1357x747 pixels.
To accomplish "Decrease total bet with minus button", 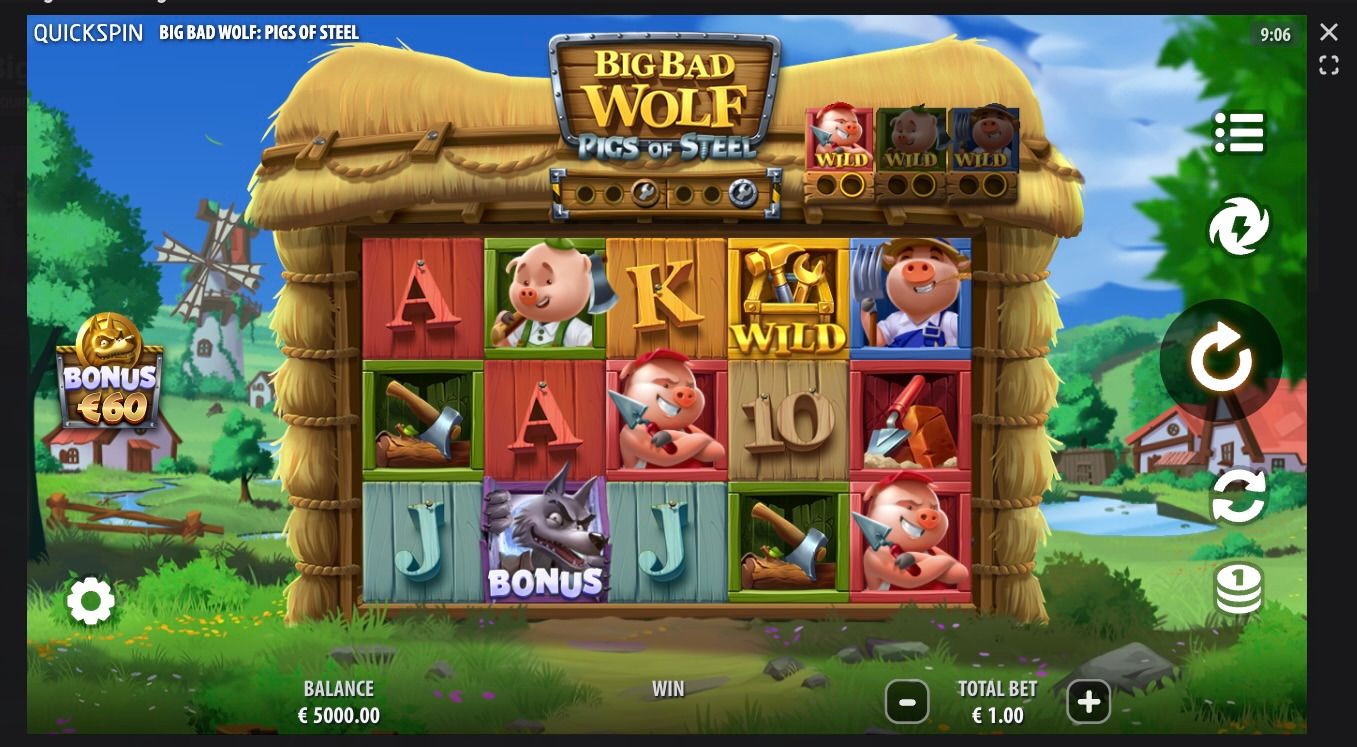I will click(x=907, y=702).
